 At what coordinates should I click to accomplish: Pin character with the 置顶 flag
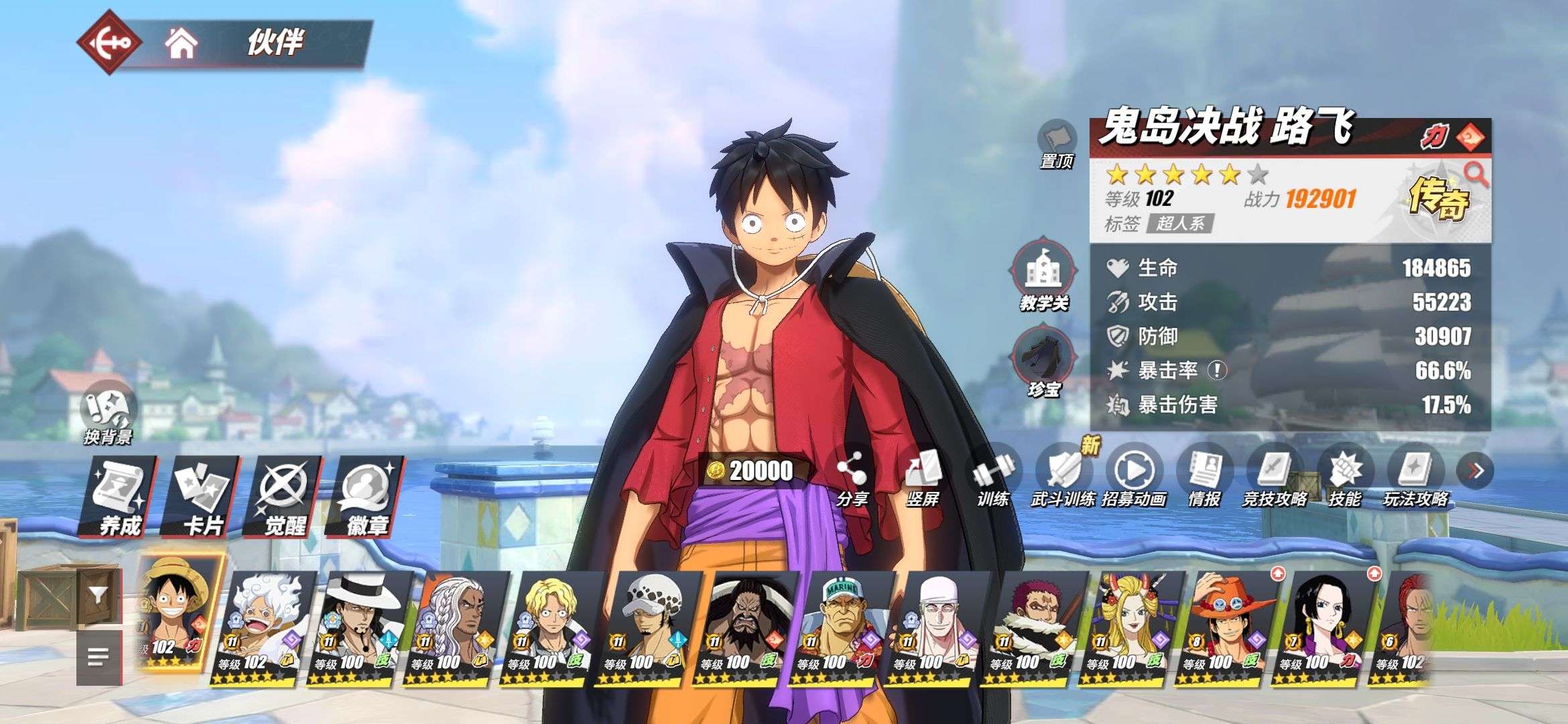coord(1056,143)
